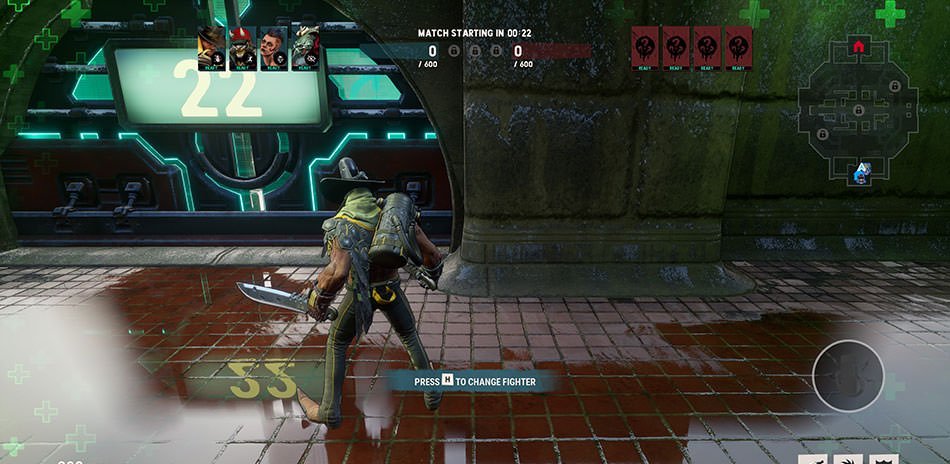Select the red horned-helmet fighter portrait
The height and width of the screenshot is (464, 950).
click(243, 48)
